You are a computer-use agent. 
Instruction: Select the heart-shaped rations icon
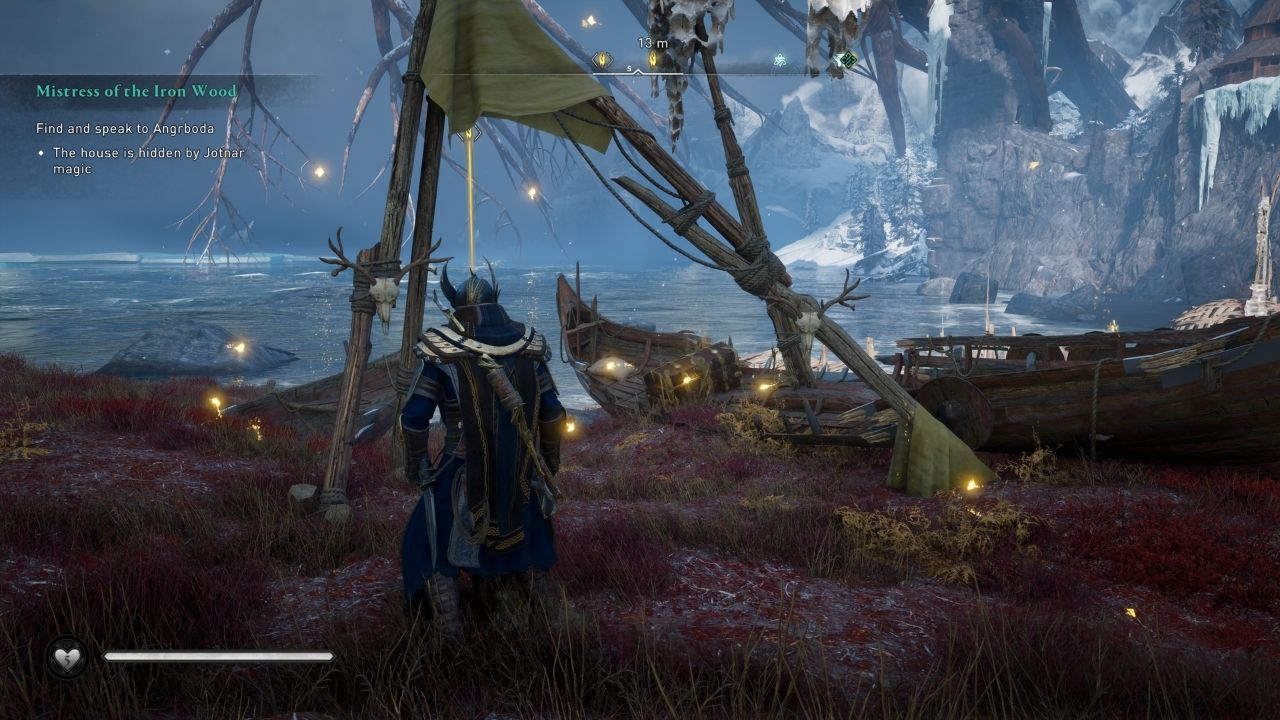tap(66, 656)
